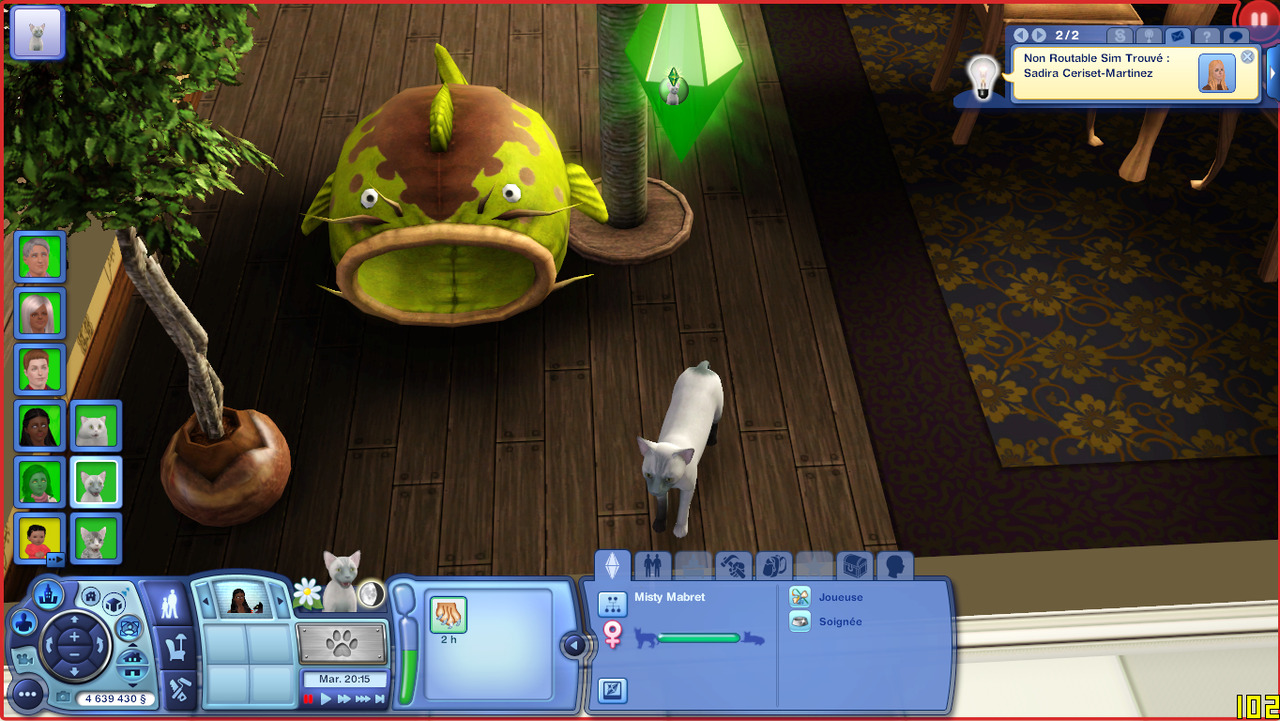Image resolution: width=1280 pixels, height=721 pixels.
Task: Click the scratching claws moodlet icon
Action: coord(449,614)
